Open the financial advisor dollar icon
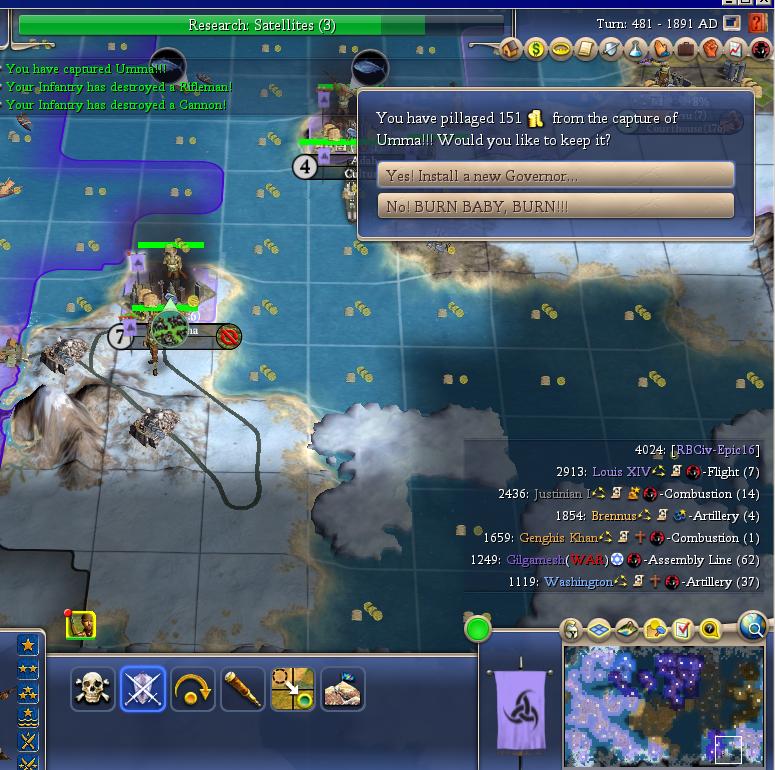 tap(536, 49)
